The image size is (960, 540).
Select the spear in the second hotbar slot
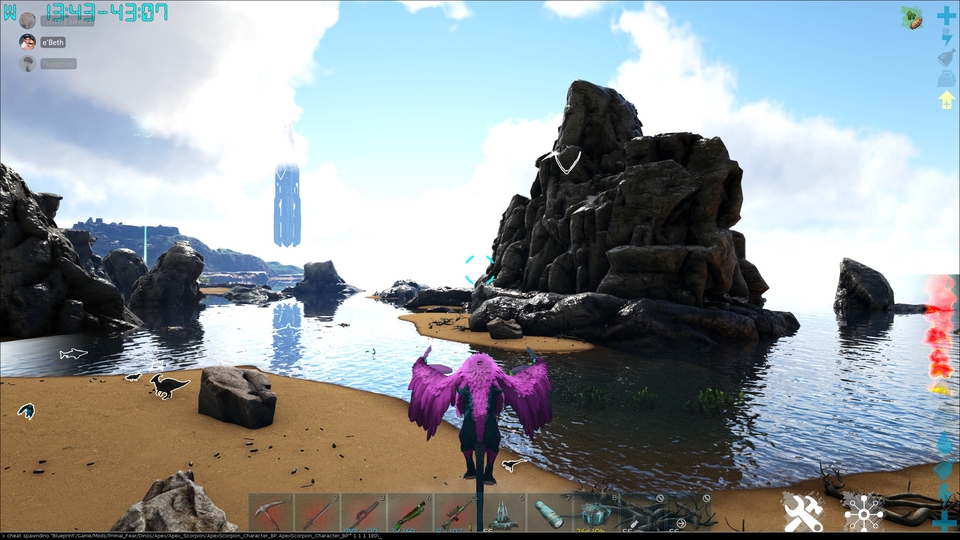tap(317, 512)
